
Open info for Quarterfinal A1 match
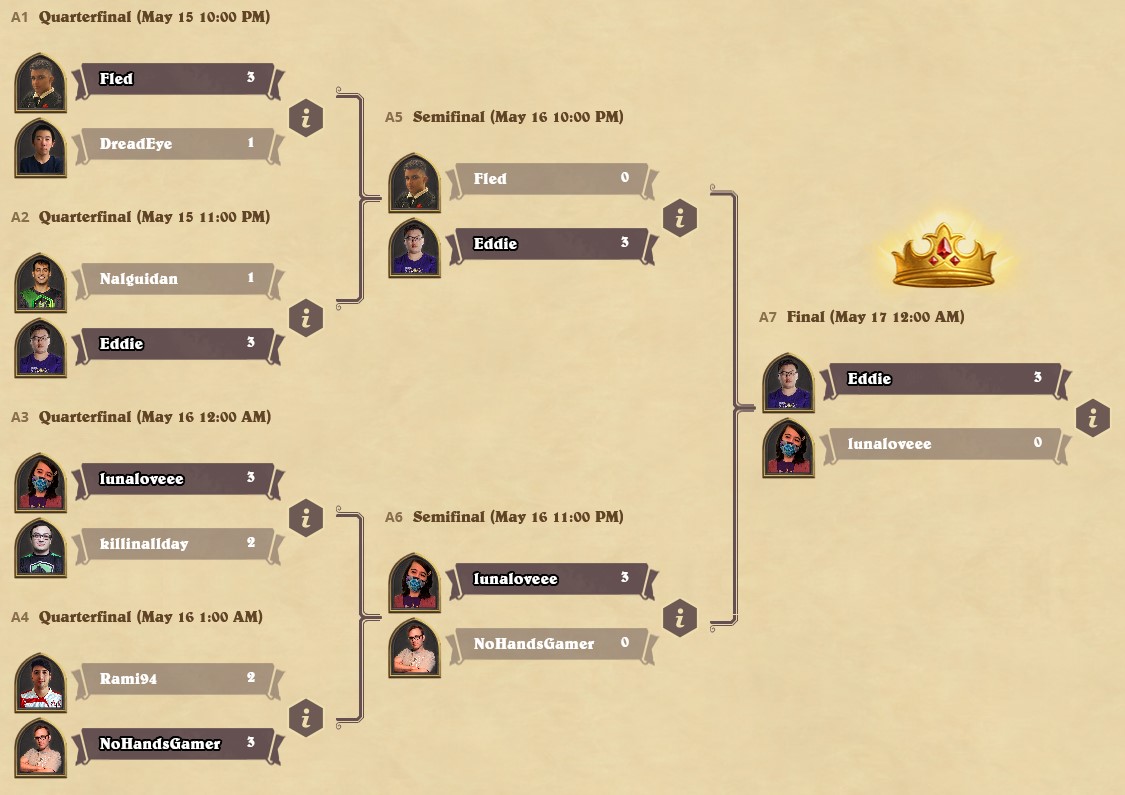tap(306, 118)
